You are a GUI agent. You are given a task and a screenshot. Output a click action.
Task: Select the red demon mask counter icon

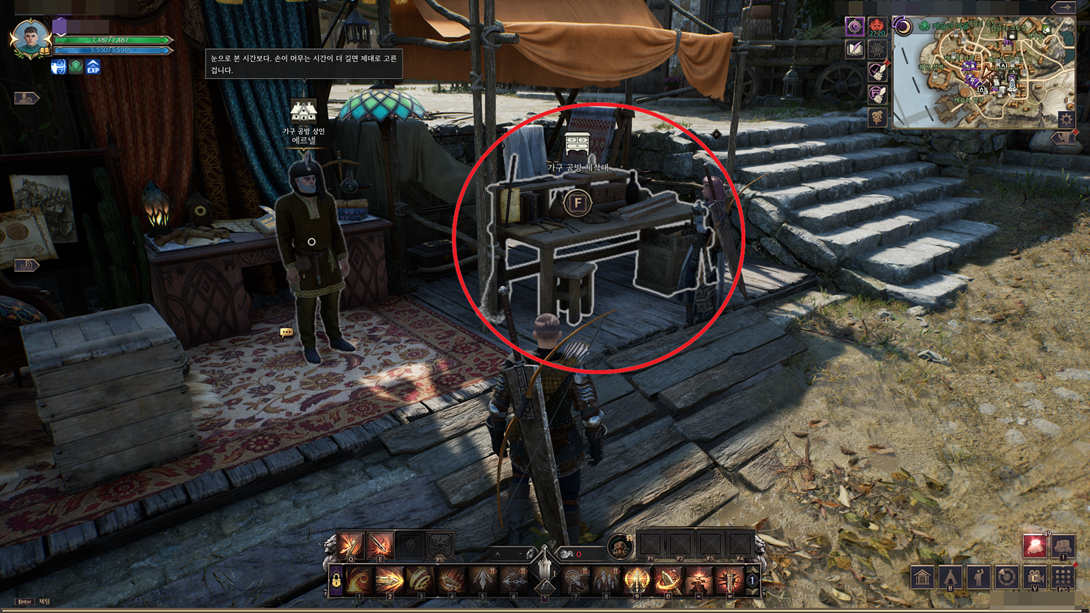point(878,27)
